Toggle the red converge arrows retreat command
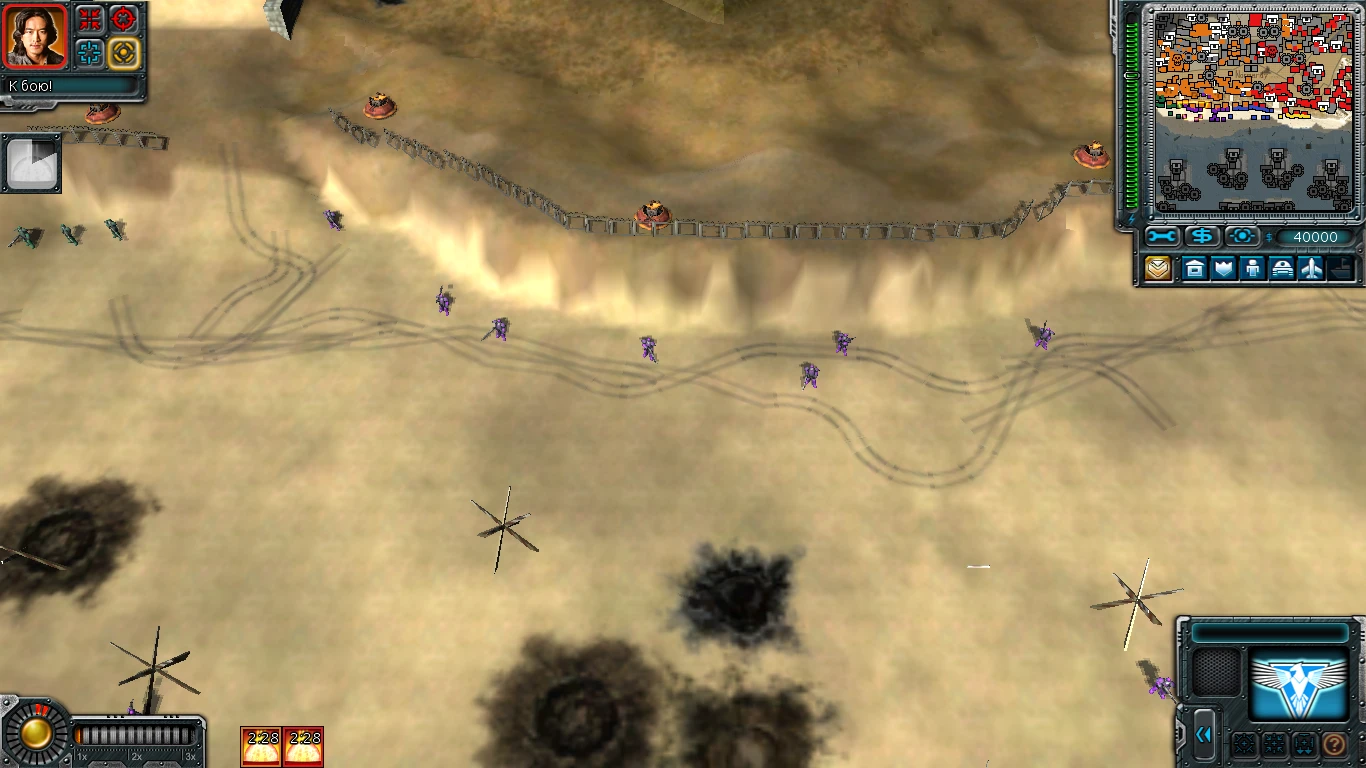The width and height of the screenshot is (1366, 768). (89, 19)
